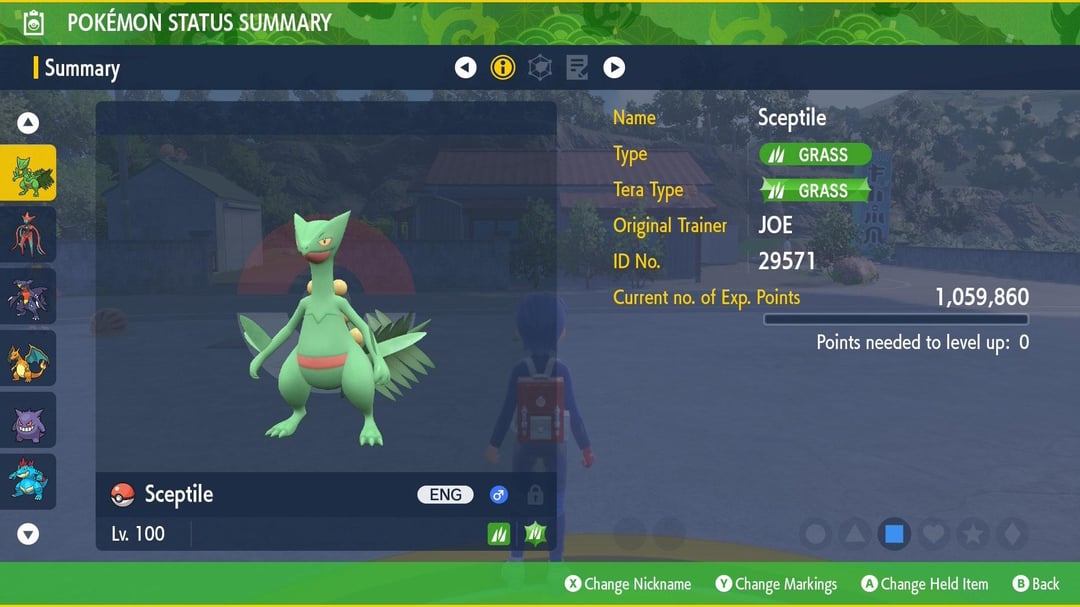Image resolution: width=1080 pixels, height=607 pixels.
Task: Click the down arrow below the party list
Action: tap(28, 534)
